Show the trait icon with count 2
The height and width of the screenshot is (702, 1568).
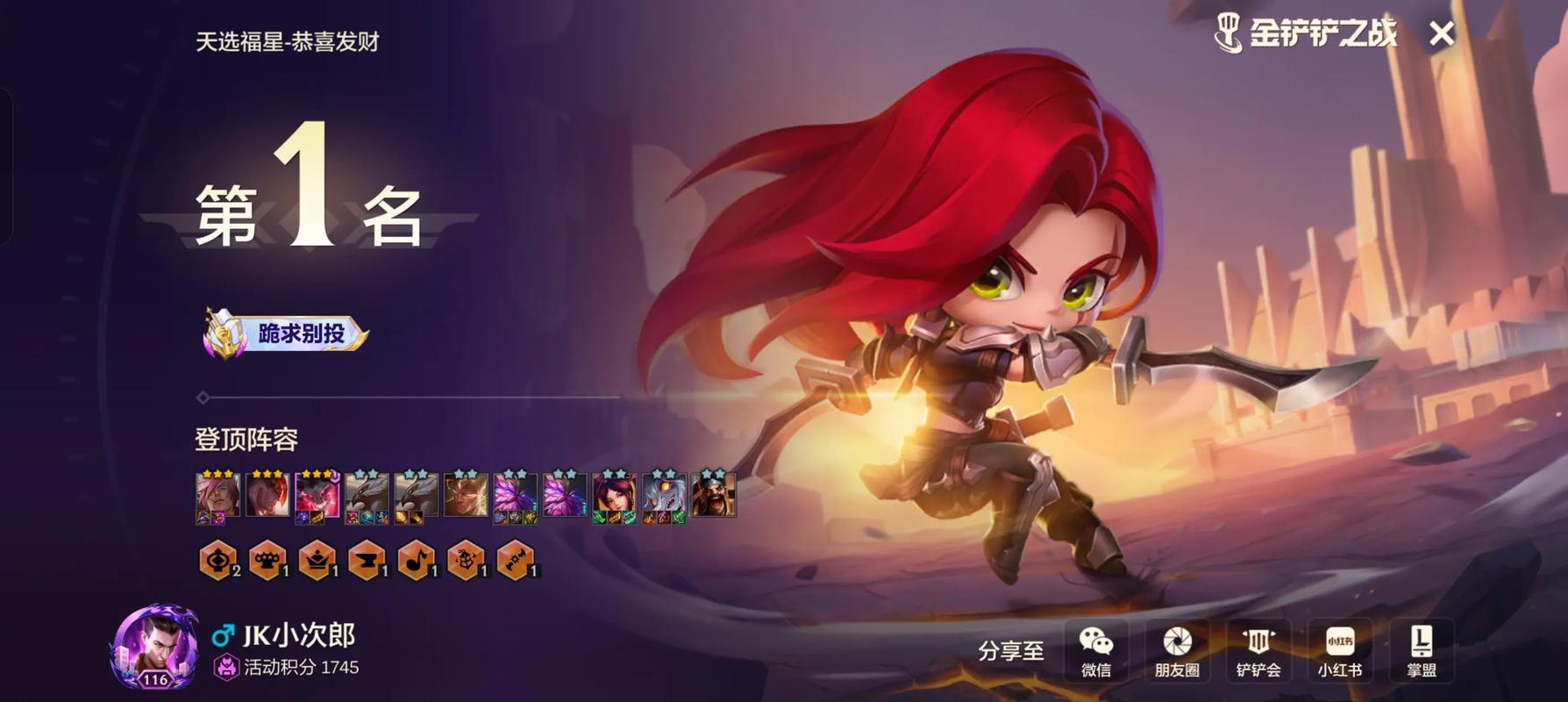pyautogui.click(x=218, y=560)
